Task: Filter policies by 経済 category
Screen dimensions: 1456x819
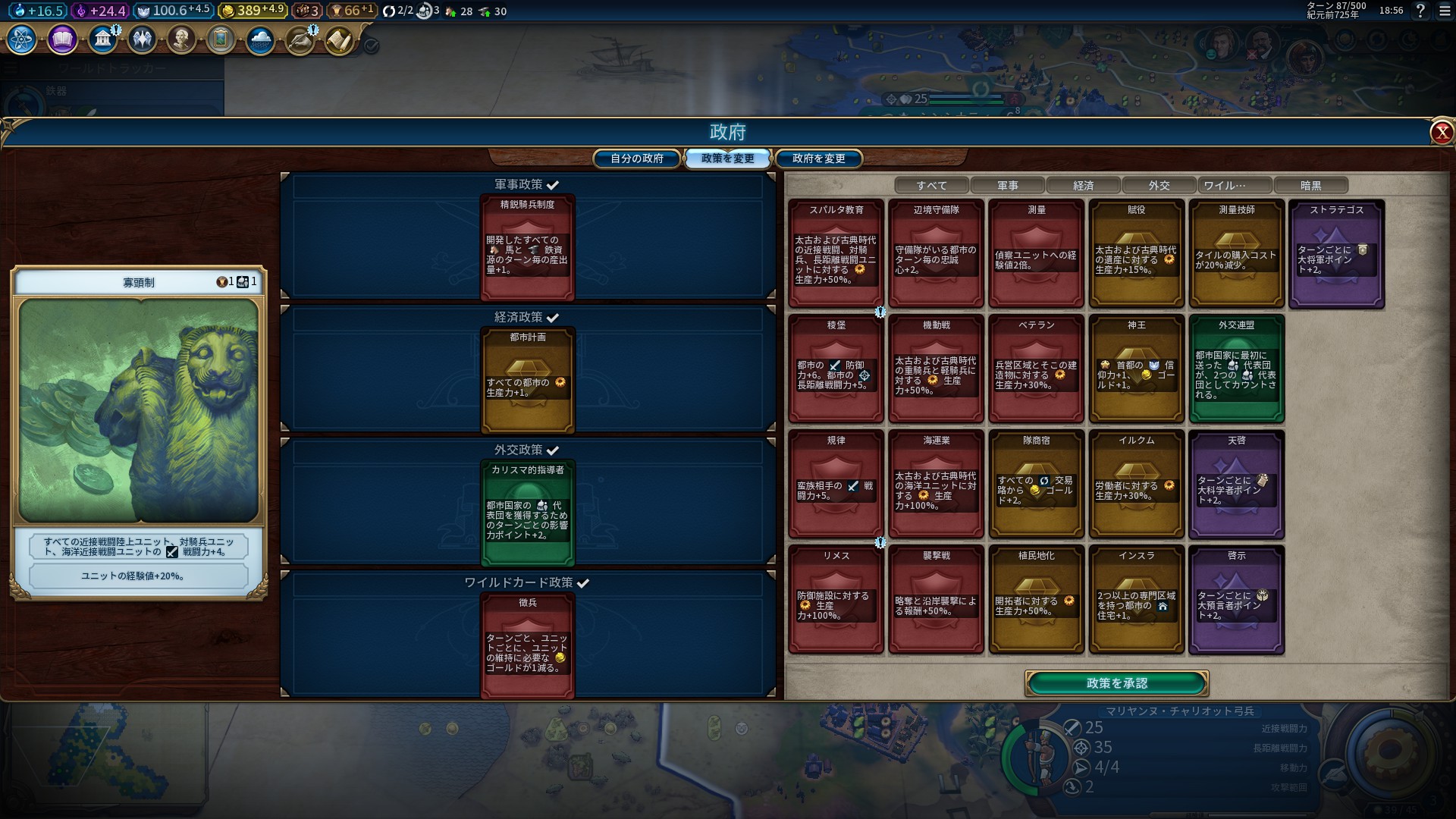Action: coord(1083,185)
